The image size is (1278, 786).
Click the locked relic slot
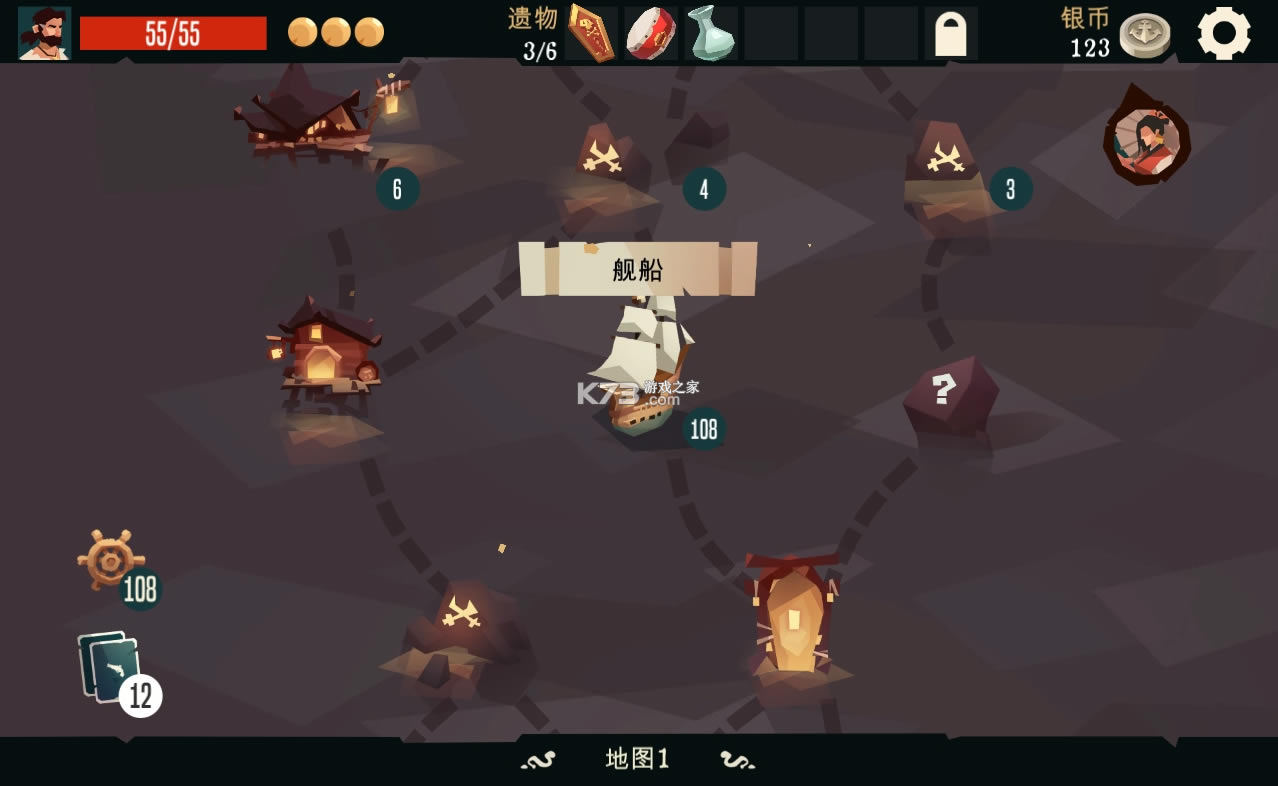point(950,34)
